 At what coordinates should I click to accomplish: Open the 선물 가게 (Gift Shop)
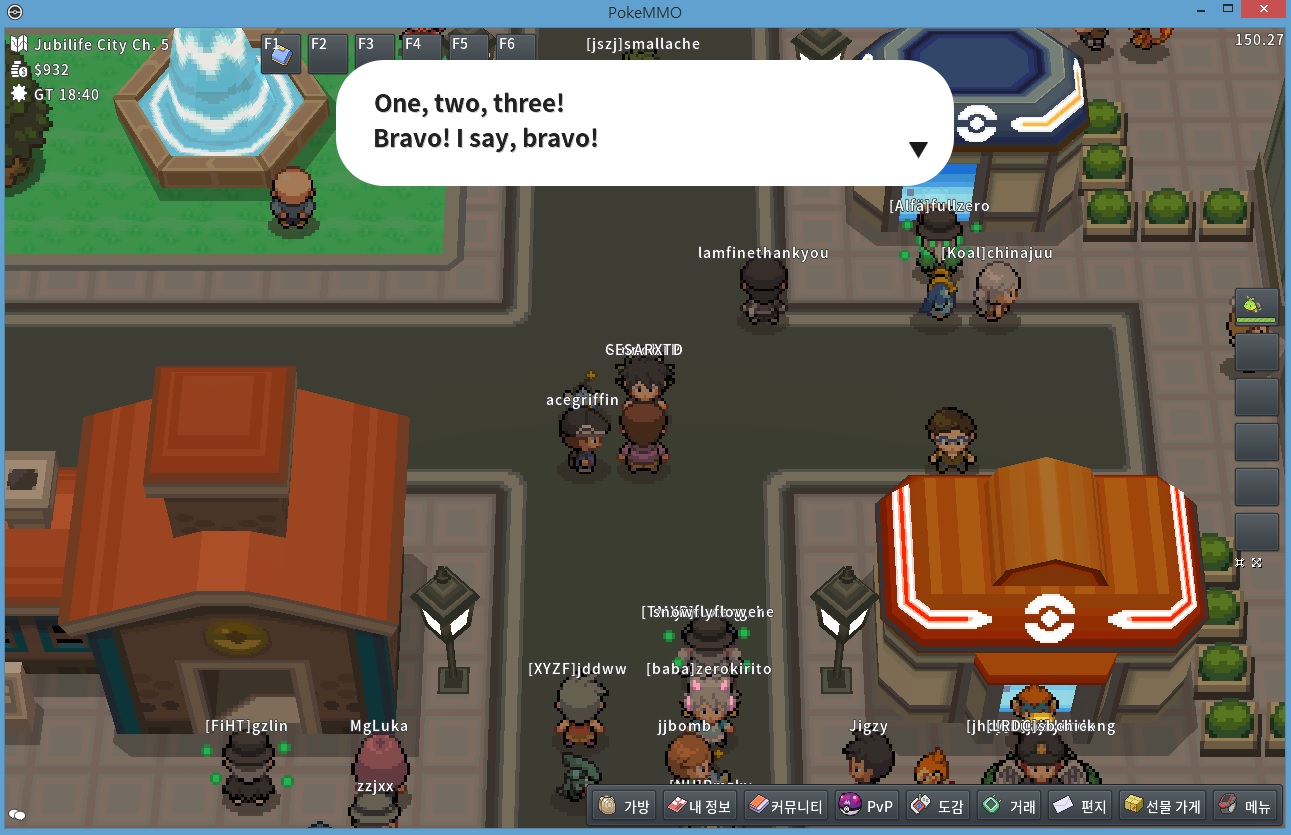point(1161,806)
